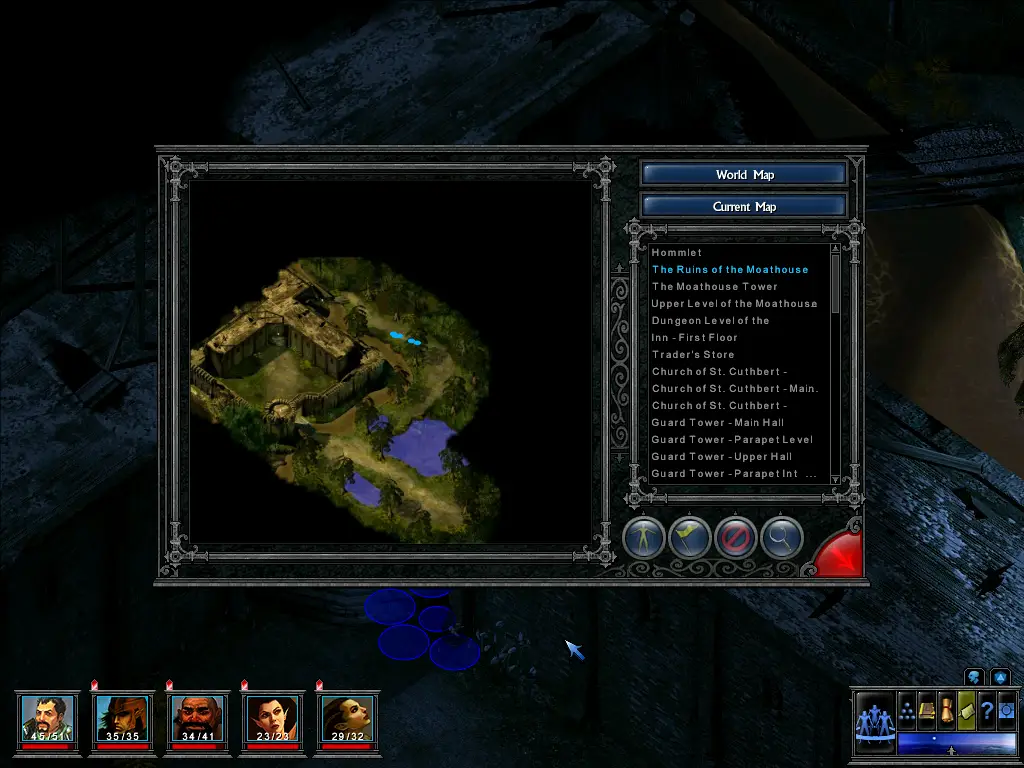Click the three-figures select-all party button

coord(873,721)
